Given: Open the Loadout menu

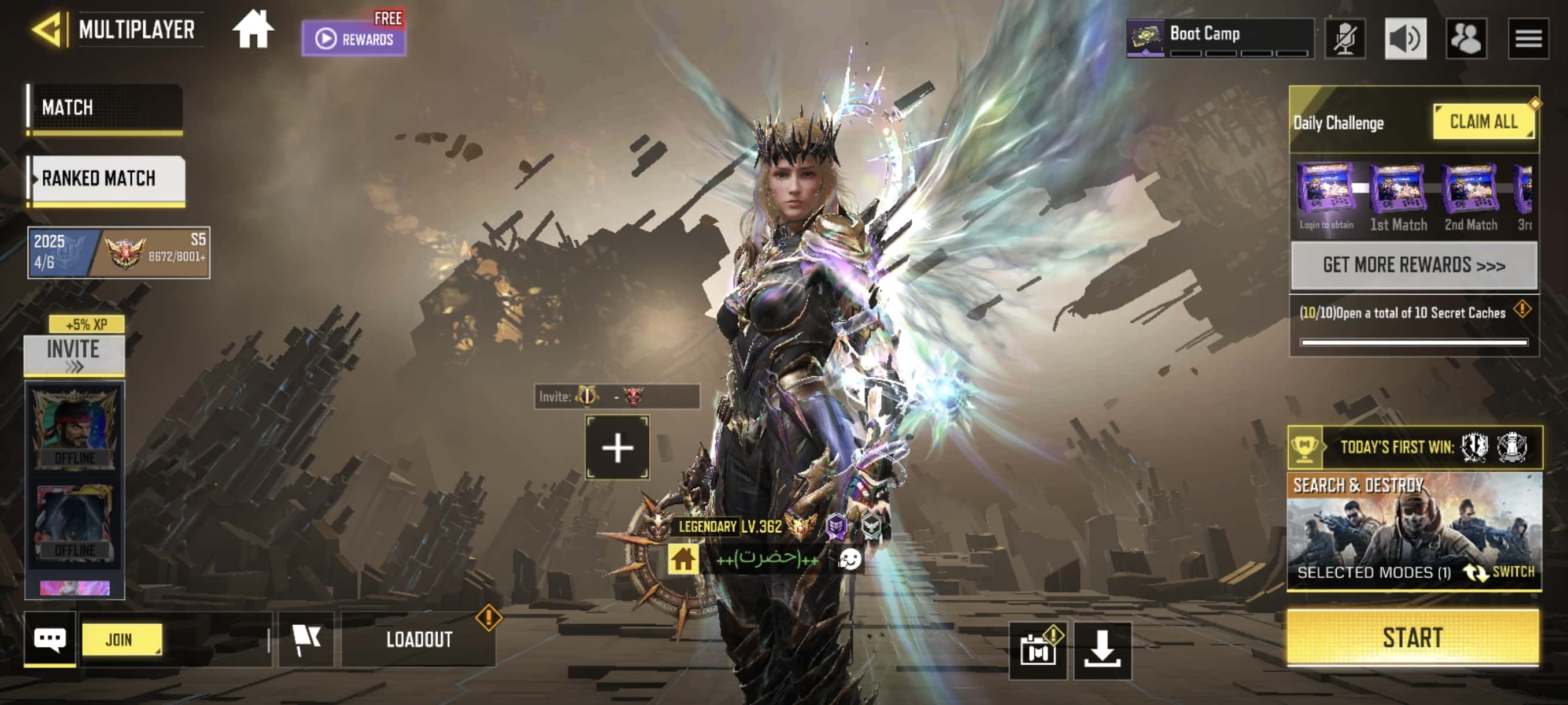Looking at the screenshot, I should coord(419,639).
